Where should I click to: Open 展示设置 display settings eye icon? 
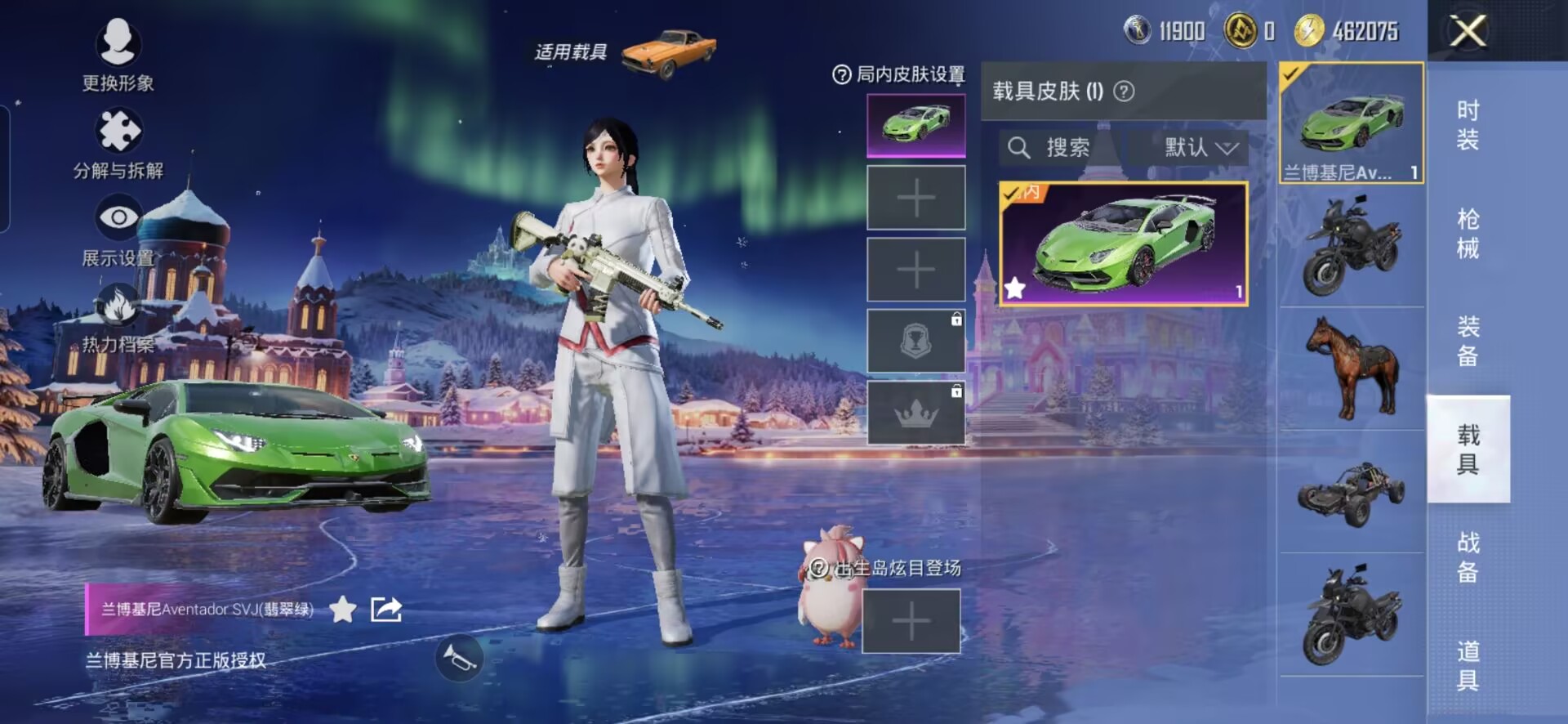(x=118, y=218)
